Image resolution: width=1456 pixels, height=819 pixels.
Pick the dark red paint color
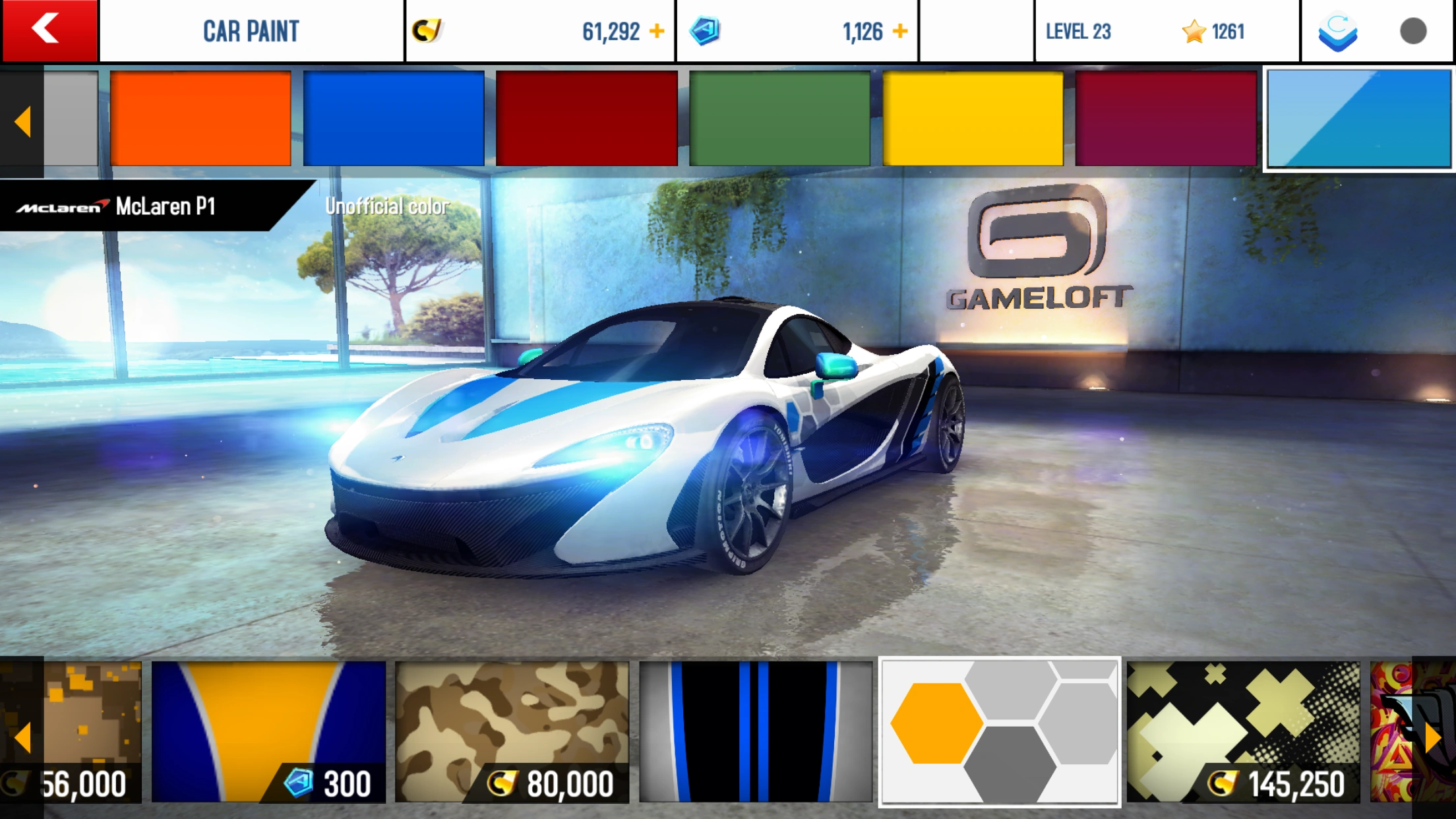pyautogui.click(x=587, y=119)
